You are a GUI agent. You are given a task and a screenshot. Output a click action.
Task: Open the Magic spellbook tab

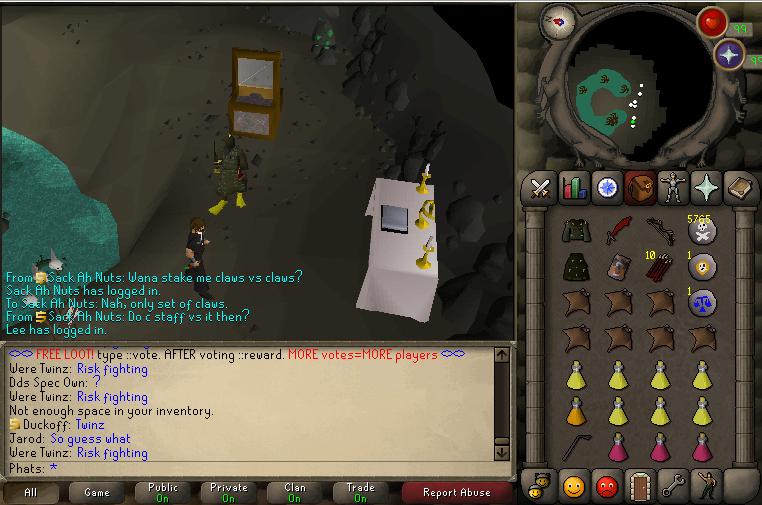pos(738,187)
